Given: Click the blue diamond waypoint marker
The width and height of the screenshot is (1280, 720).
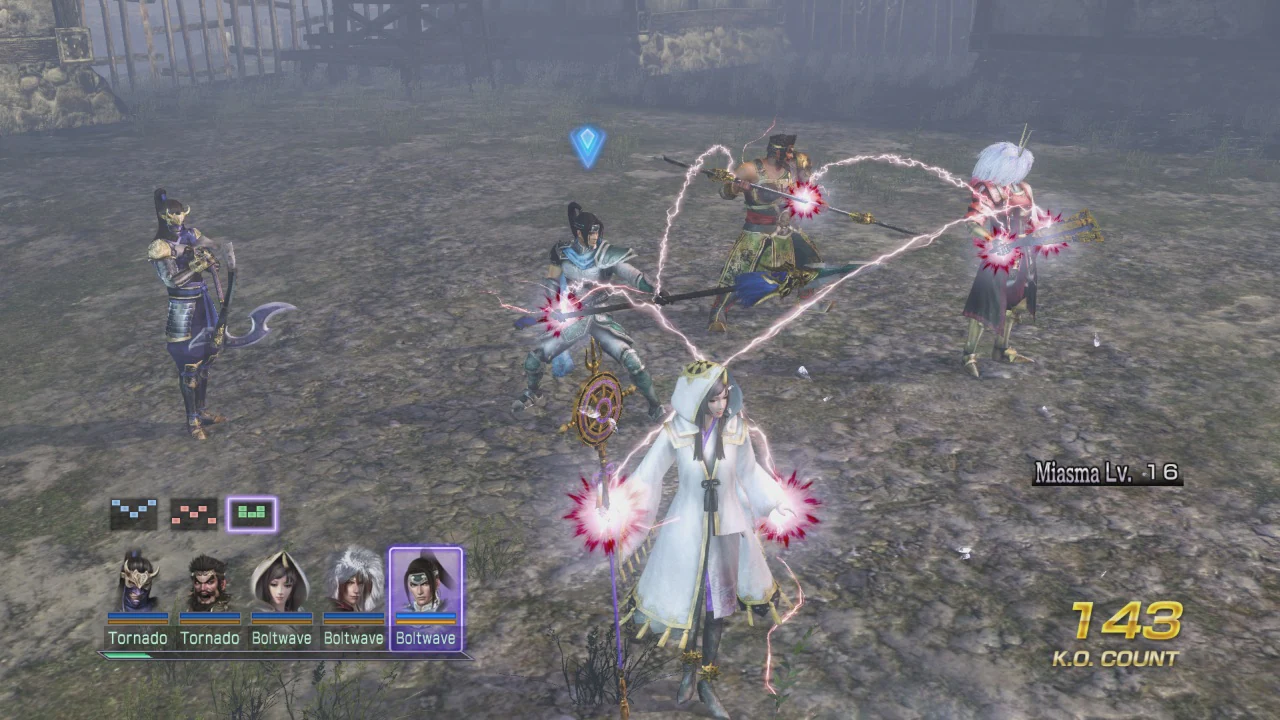Looking at the screenshot, I should pyautogui.click(x=587, y=146).
